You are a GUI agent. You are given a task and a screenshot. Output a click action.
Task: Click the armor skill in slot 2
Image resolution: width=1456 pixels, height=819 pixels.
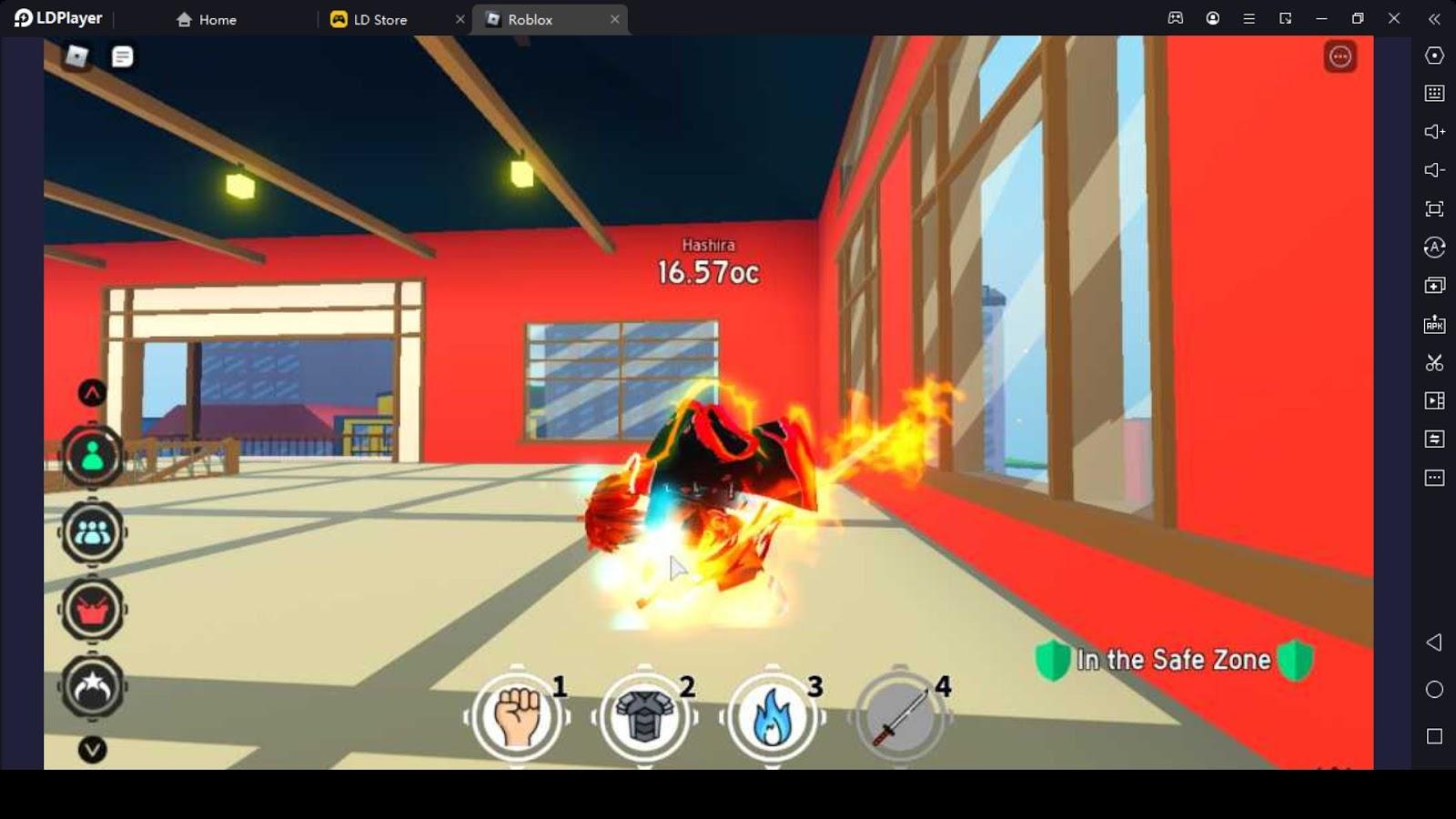point(644,718)
